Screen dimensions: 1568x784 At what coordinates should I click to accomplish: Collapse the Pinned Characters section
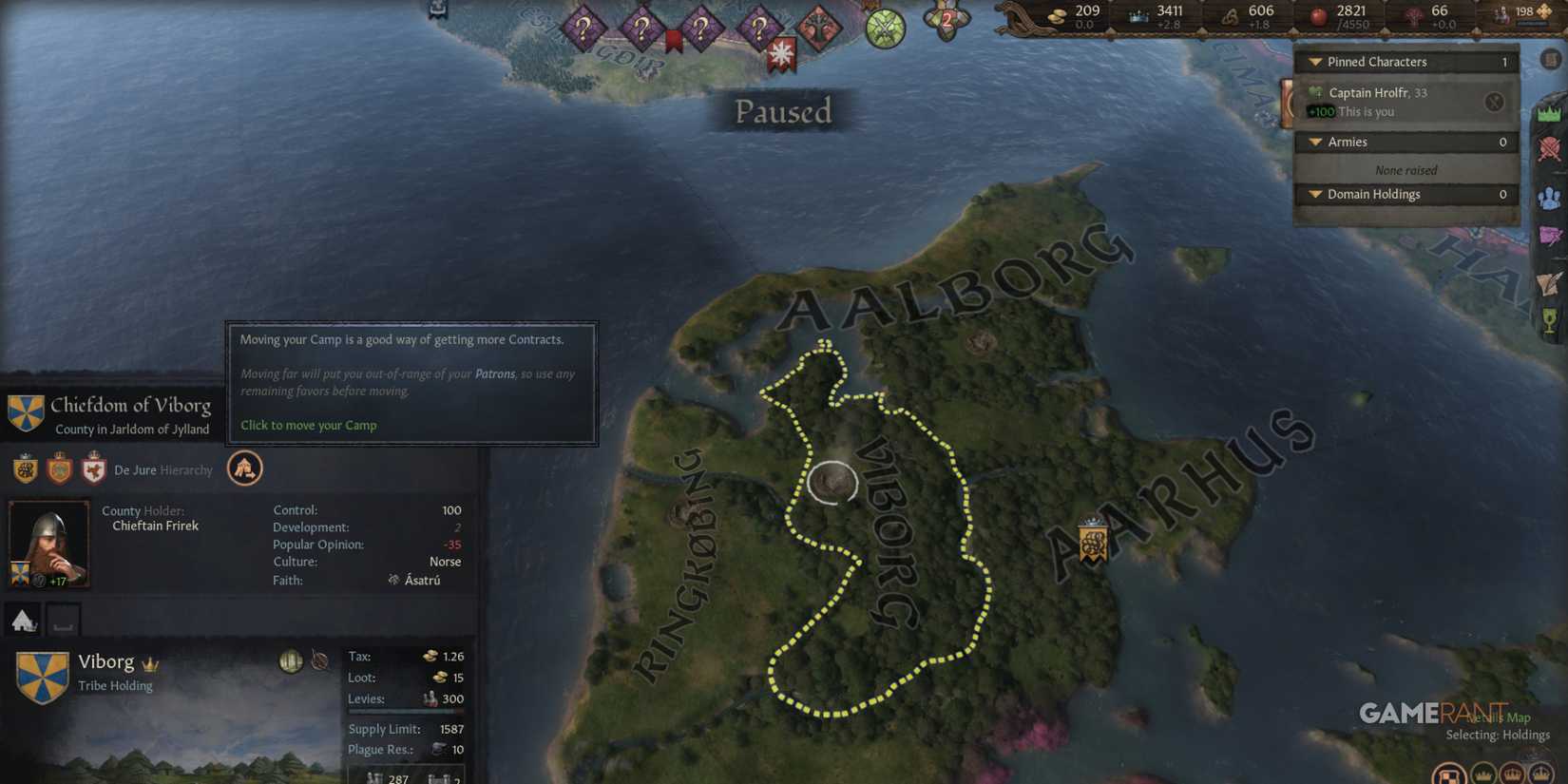point(1314,61)
